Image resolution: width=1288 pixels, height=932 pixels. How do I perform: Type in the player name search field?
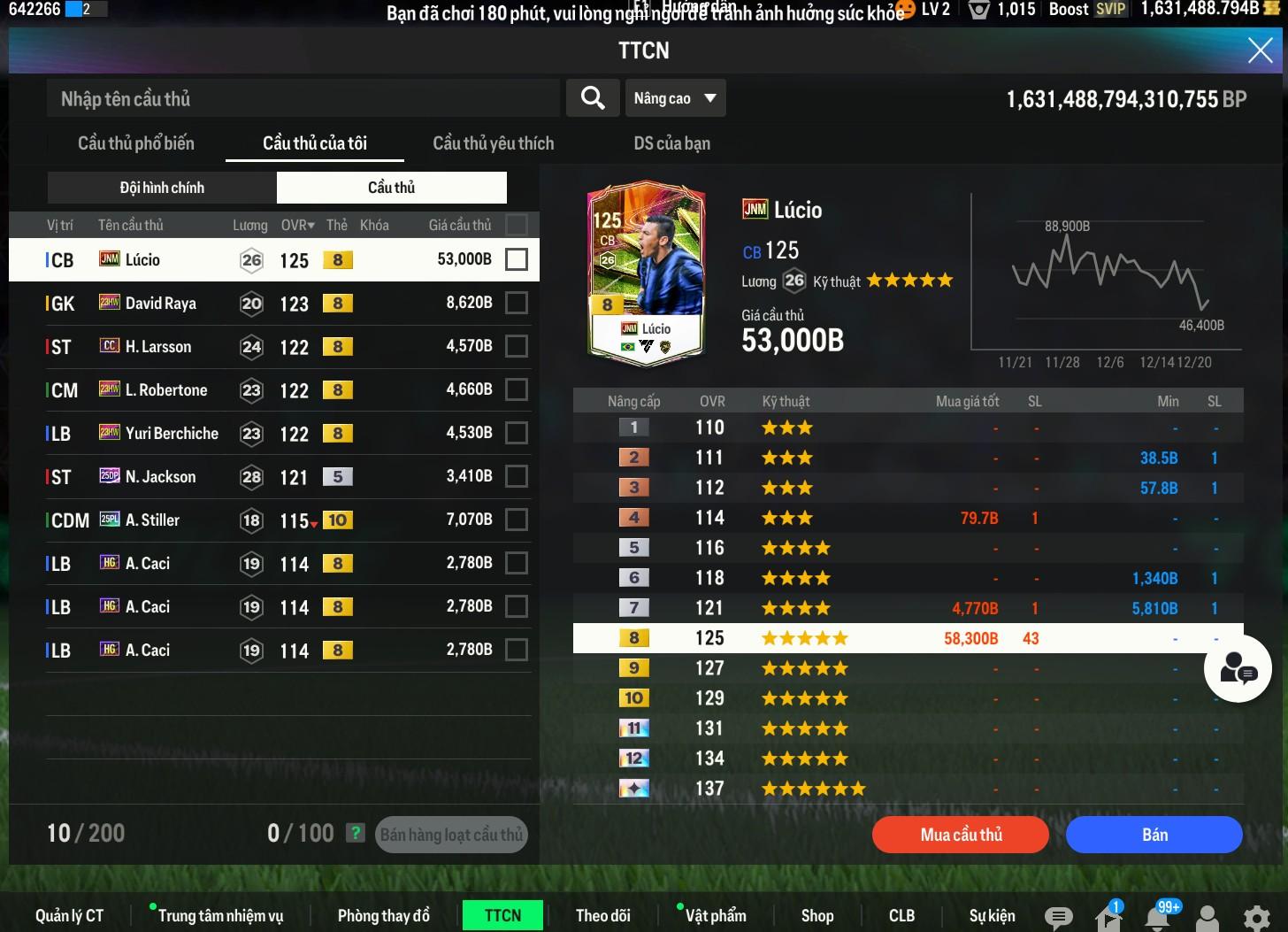[x=303, y=98]
